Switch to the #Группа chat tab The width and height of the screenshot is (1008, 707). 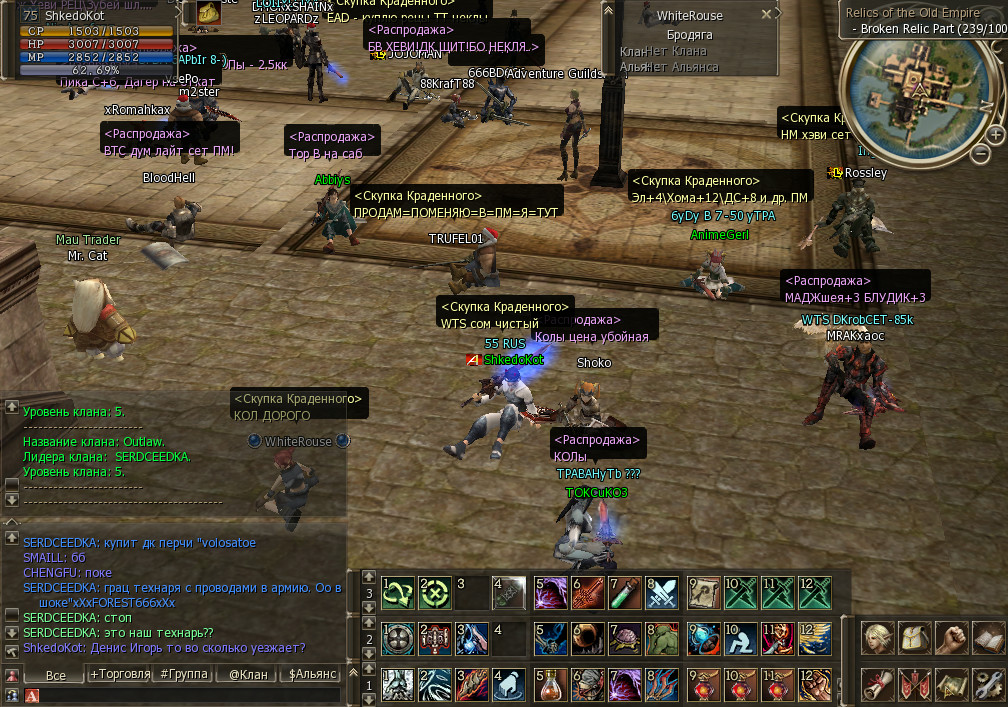coord(184,674)
